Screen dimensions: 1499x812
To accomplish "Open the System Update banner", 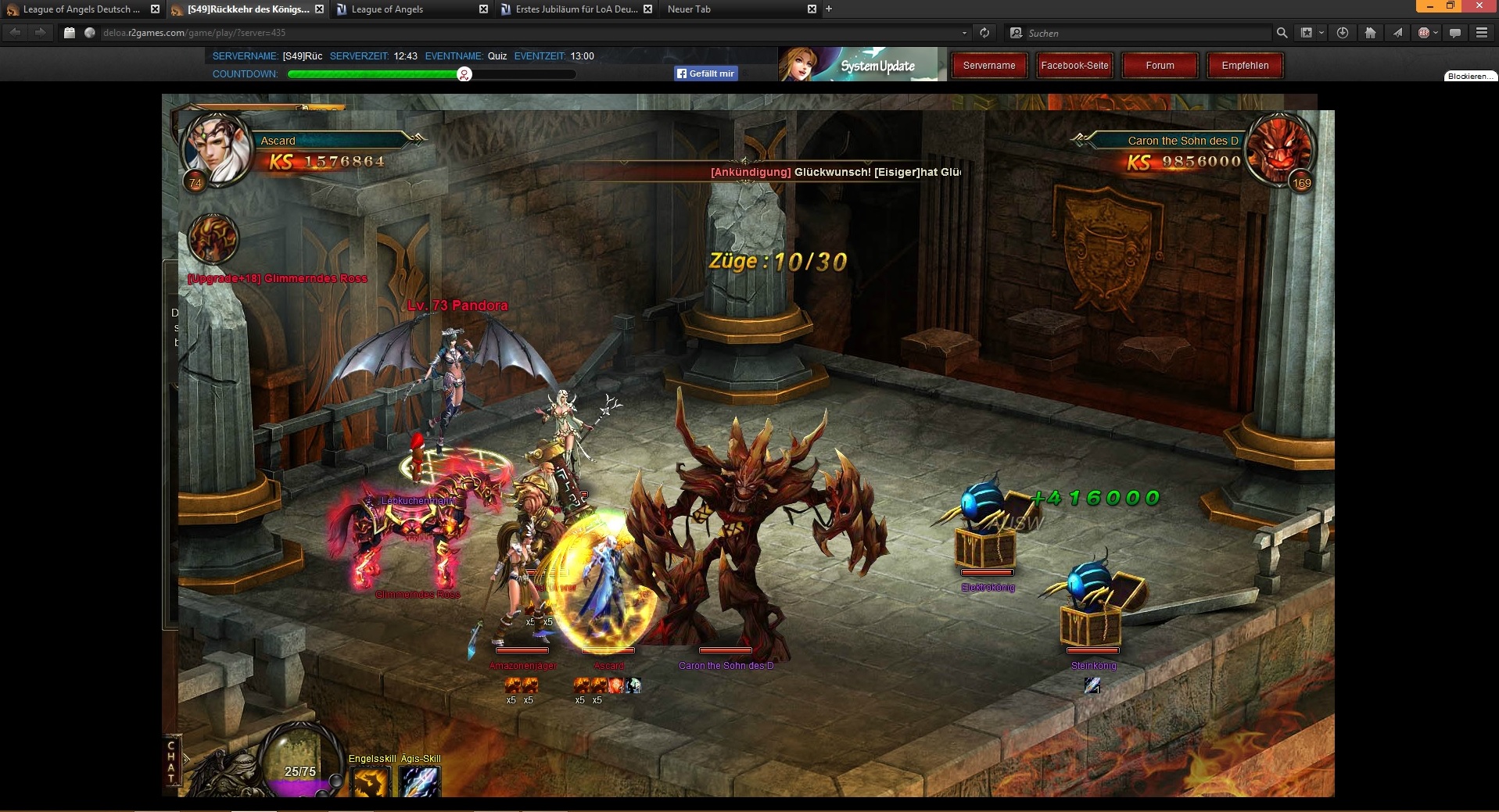I will [x=862, y=64].
